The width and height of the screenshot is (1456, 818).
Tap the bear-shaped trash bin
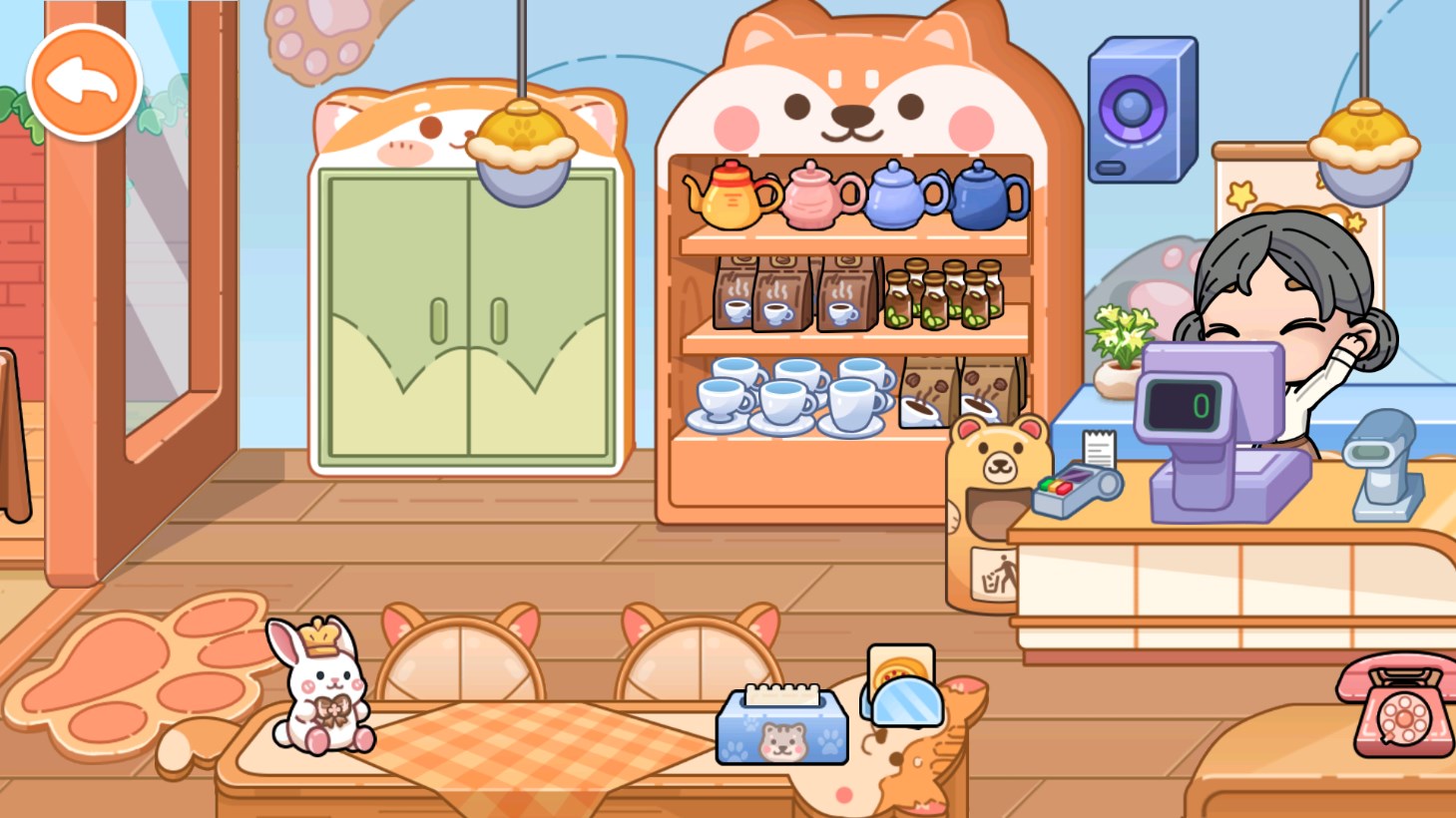[x=993, y=499]
